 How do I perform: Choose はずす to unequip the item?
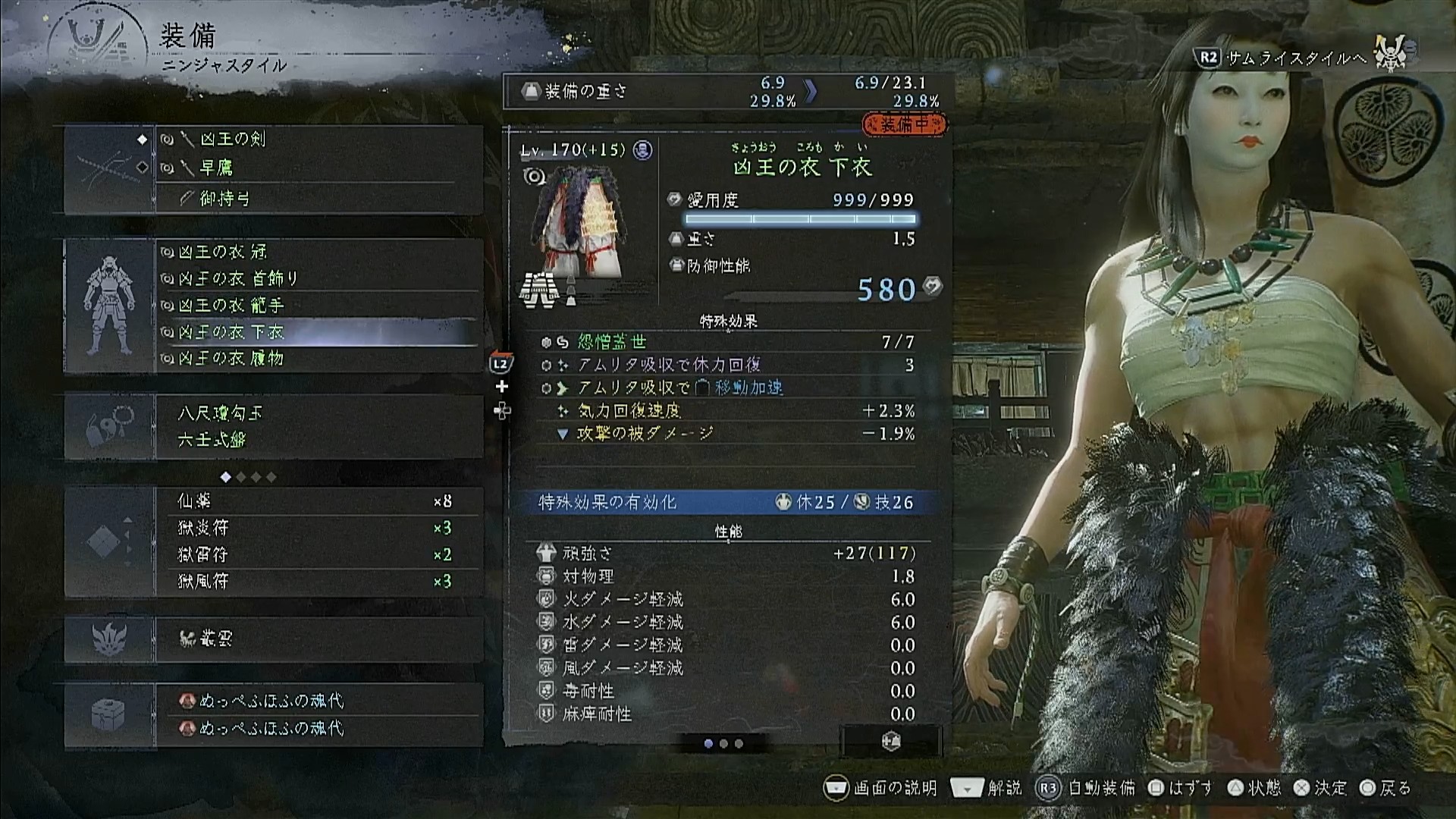pyautogui.click(x=1181, y=788)
